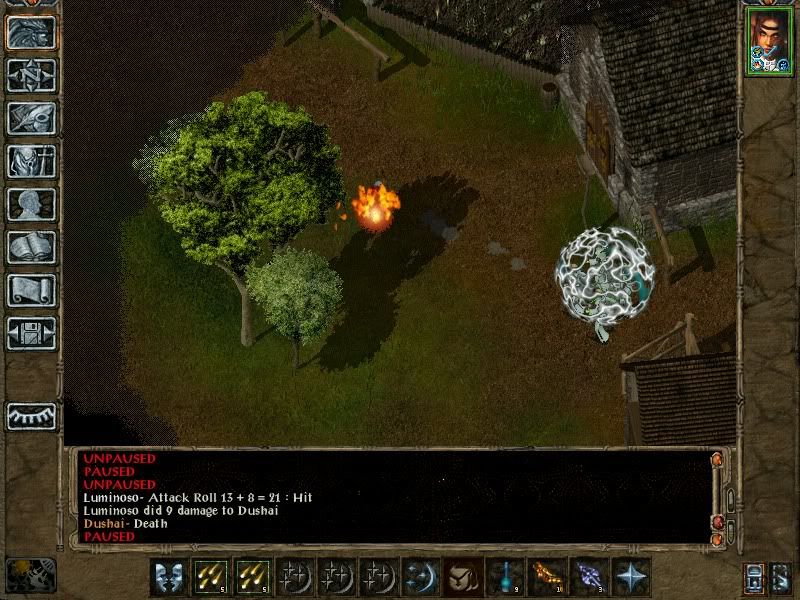Open special abilities with the bright blue star

click(x=630, y=577)
